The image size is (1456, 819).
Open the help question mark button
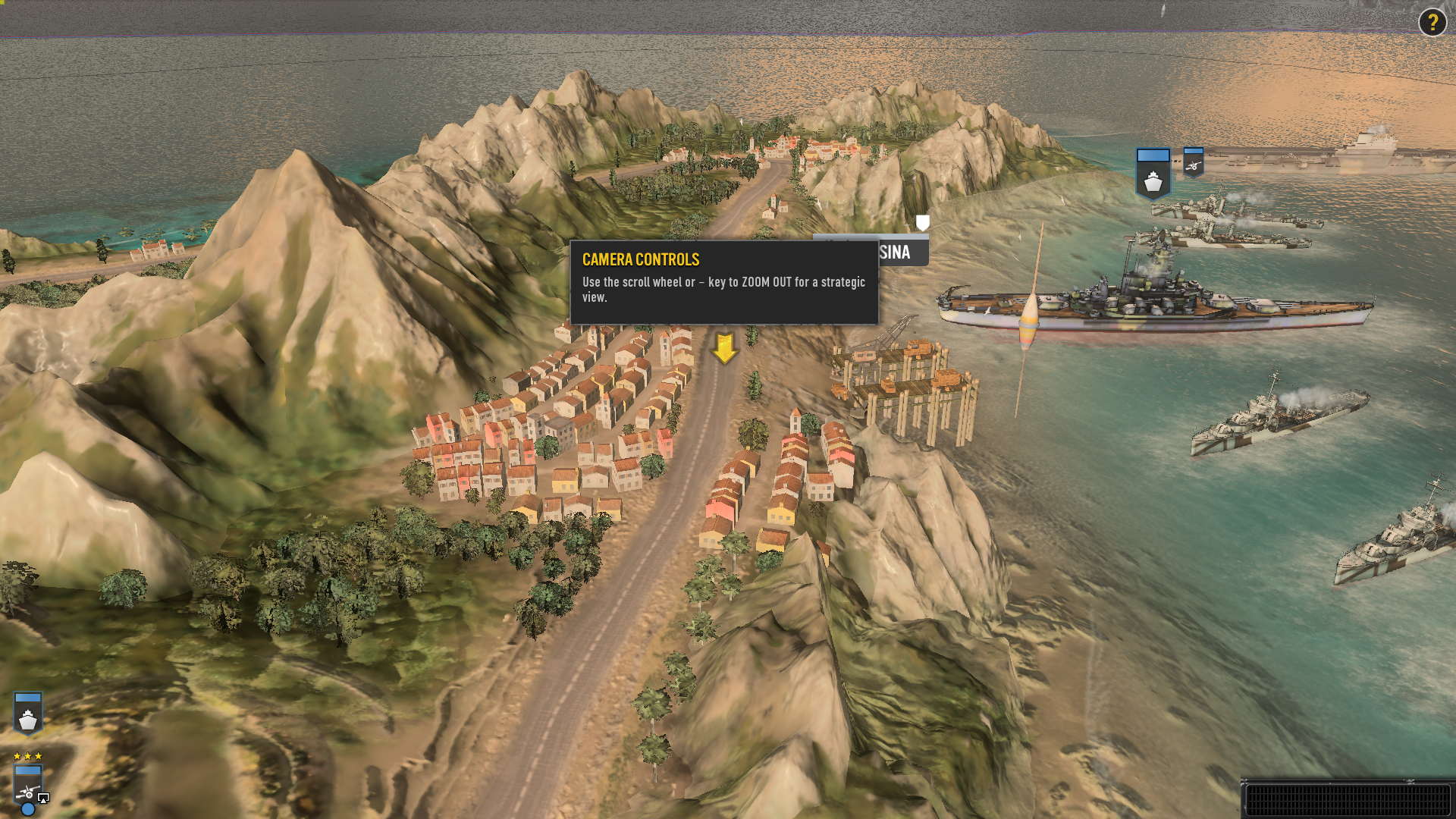[x=1432, y=23]
